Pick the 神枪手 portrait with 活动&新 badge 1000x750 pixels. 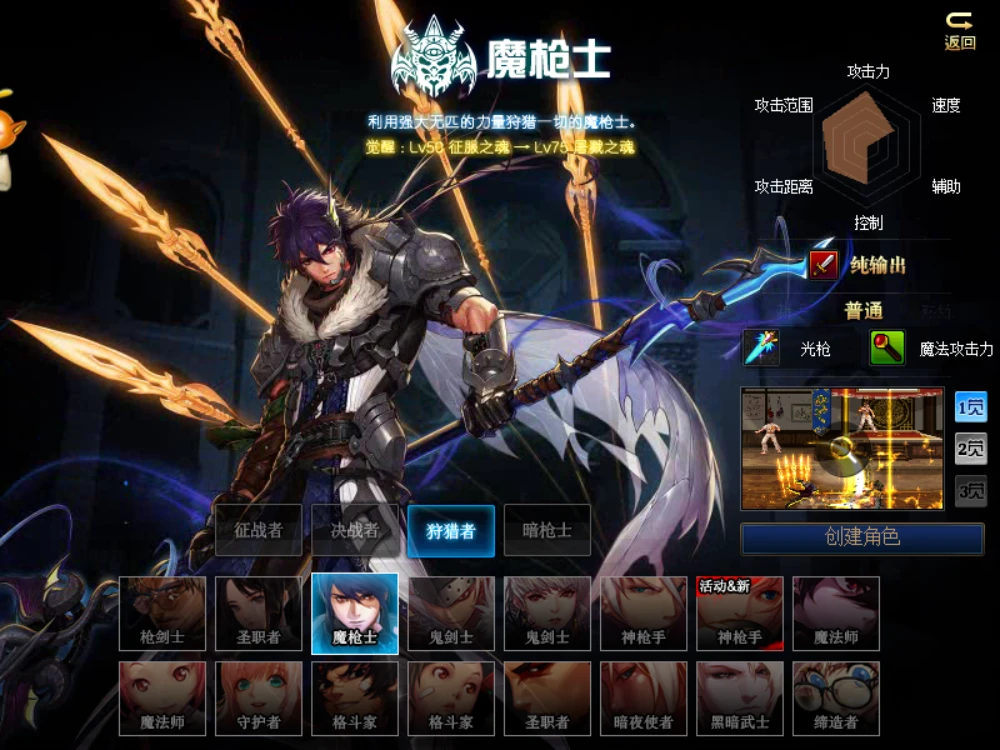point(740,613)
